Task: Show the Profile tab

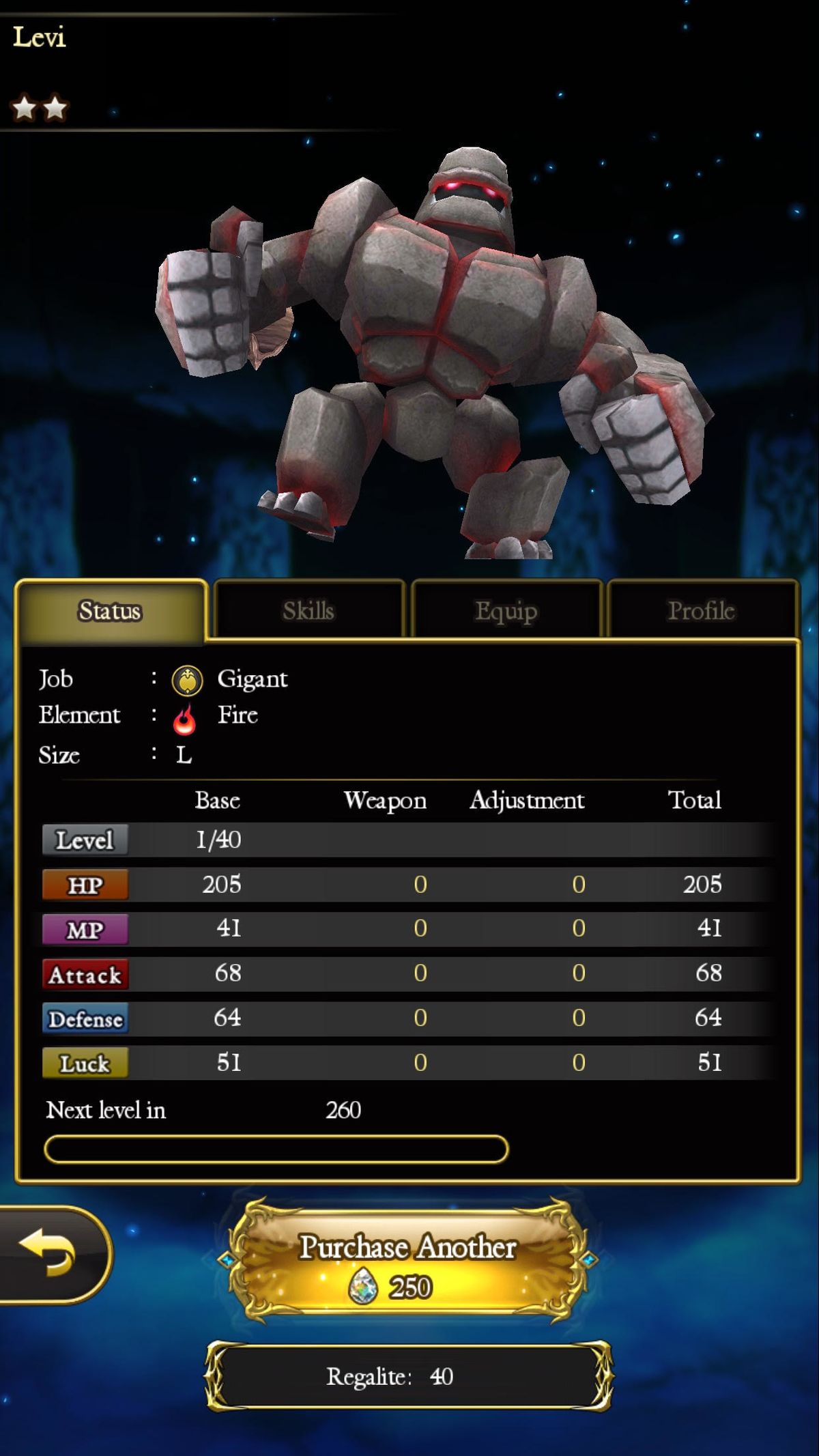Action: point(701,610)
